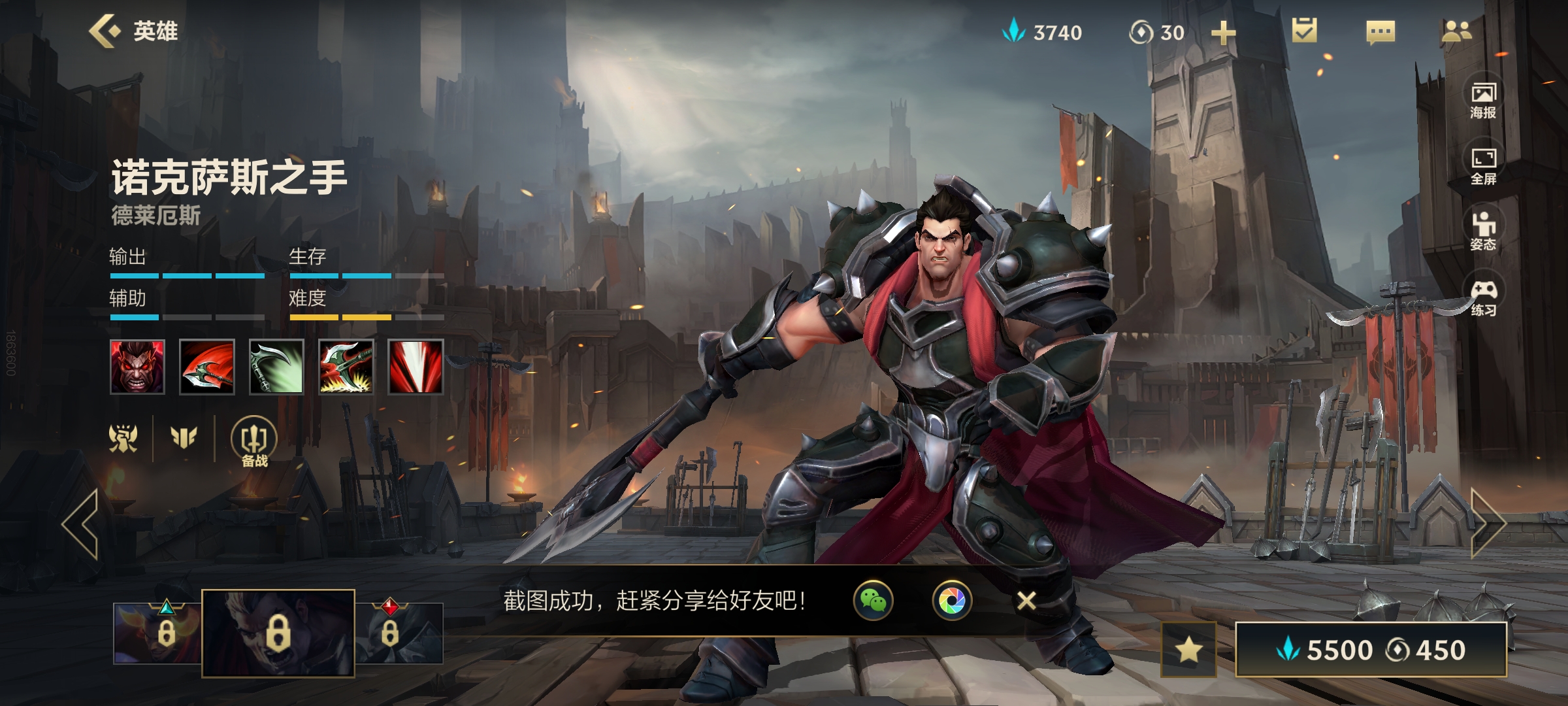This screenshot has width=1568, height=706.
Task: Buy the hero for 5500 or 450
Action: [1371, 650]
